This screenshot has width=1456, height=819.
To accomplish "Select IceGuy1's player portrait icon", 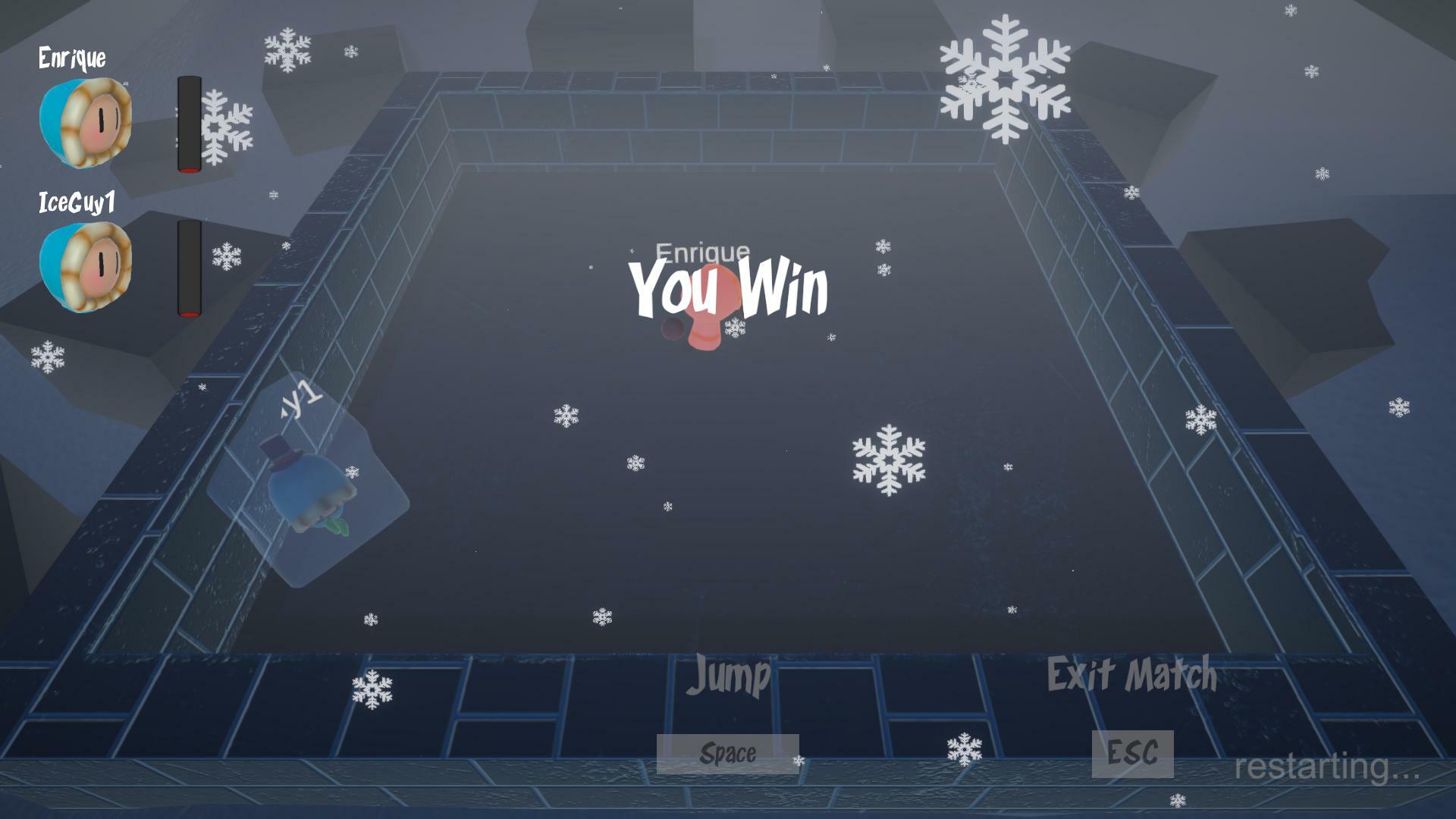I will coord(82,267).
